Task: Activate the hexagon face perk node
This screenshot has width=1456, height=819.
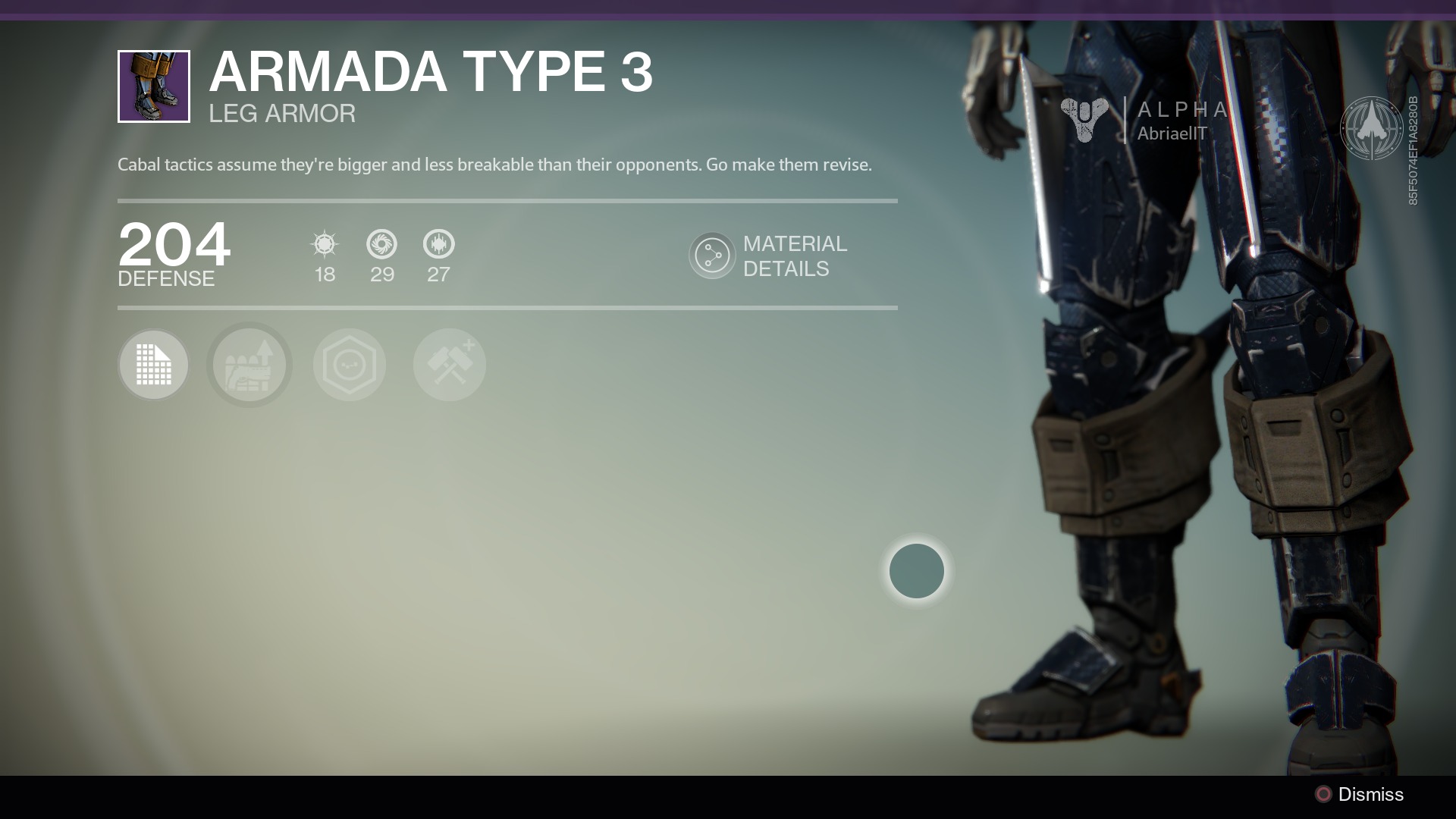Action: coord(350,365)
